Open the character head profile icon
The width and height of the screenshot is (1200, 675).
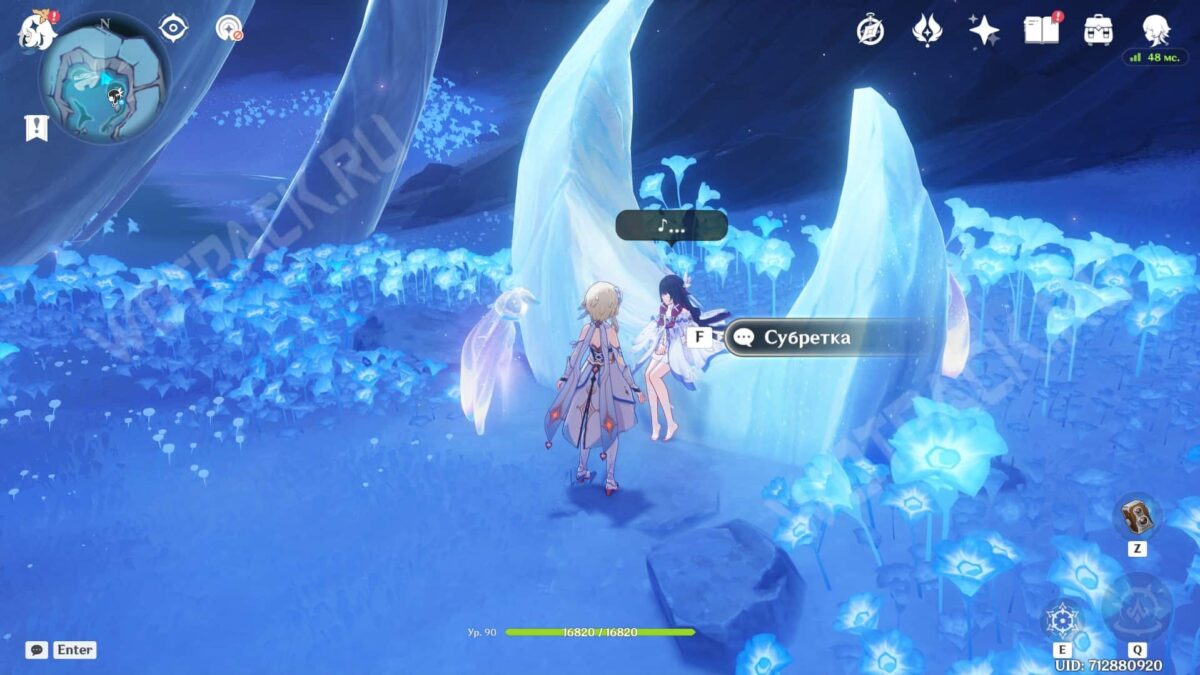click(x=1156, y=30)
